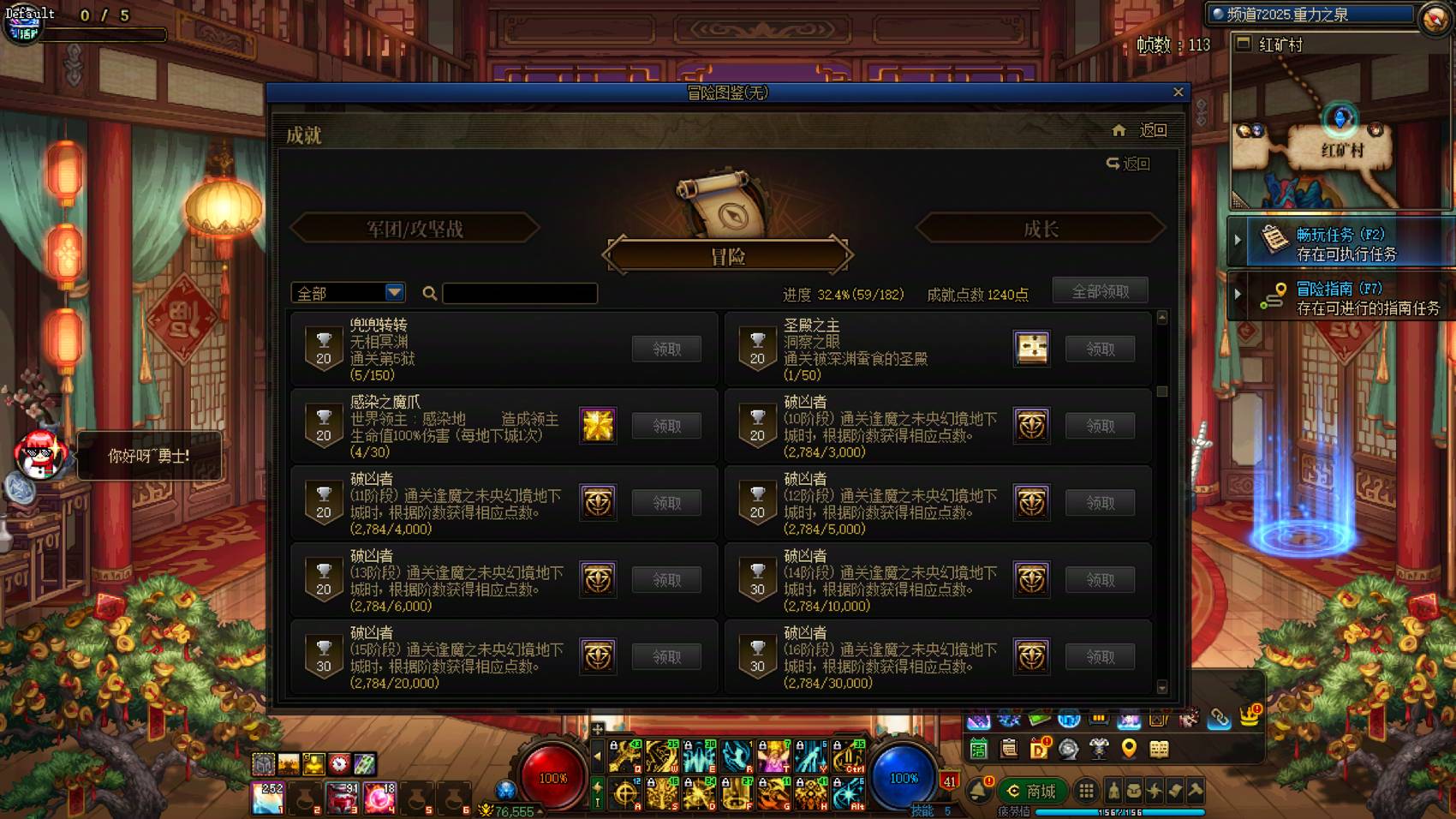Click the achievement search input field

[x=521, y=293]
